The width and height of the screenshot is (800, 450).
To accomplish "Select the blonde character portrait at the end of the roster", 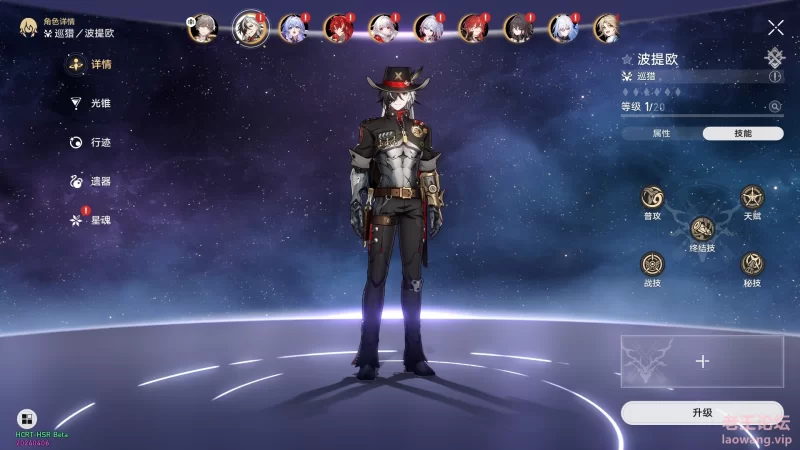I will point(607,28).
